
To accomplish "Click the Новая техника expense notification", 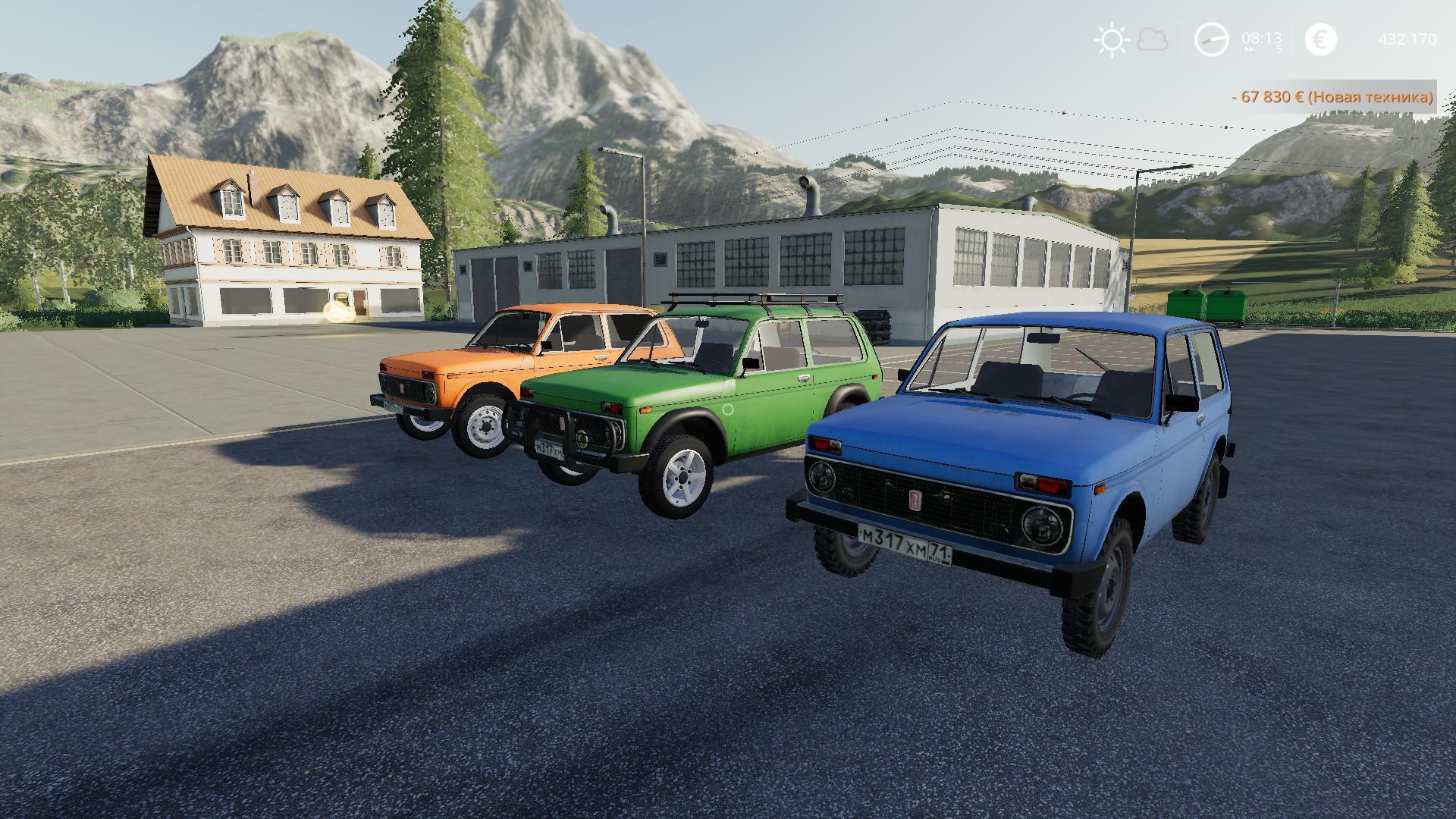I will 1332,97.
